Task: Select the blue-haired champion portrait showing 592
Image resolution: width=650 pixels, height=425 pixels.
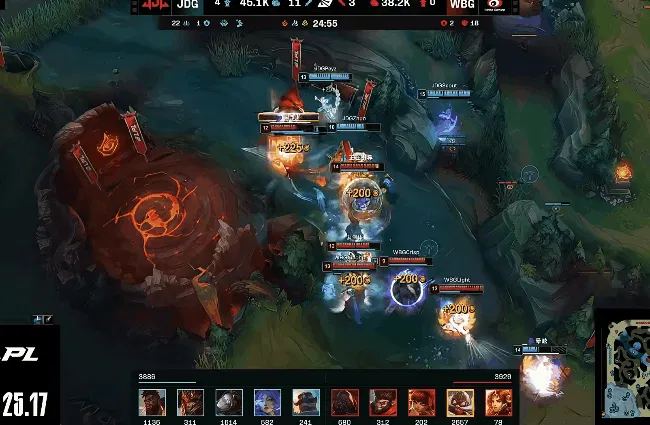Action: click(266, 402)
